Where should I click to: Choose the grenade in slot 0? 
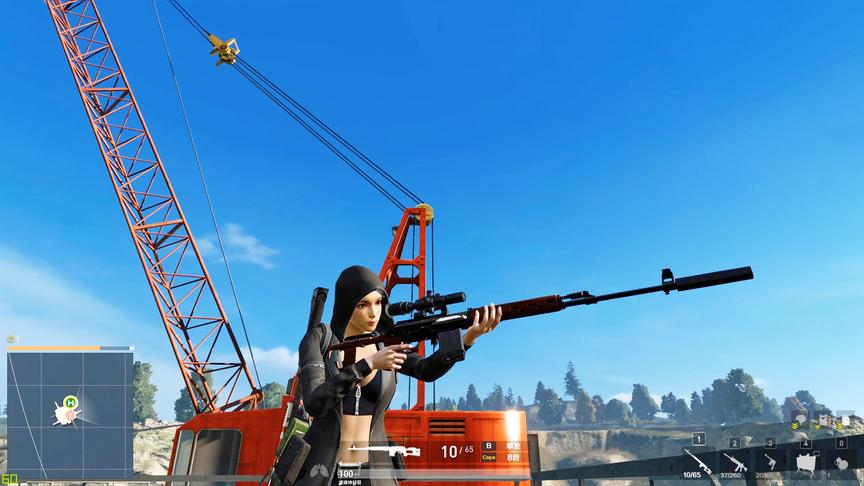click(841, 463)
